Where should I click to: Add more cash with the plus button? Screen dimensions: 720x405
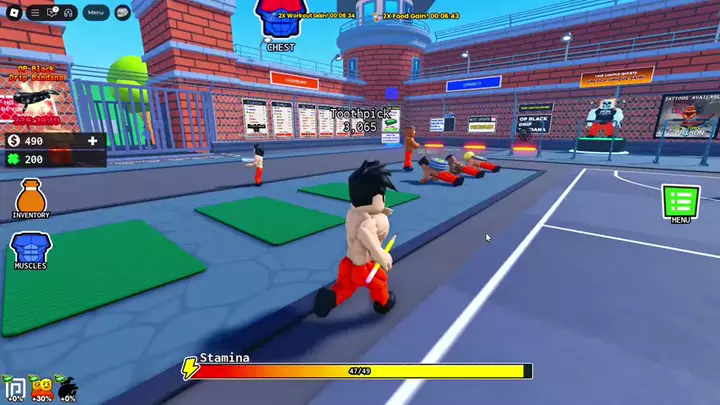pos(93,141)
